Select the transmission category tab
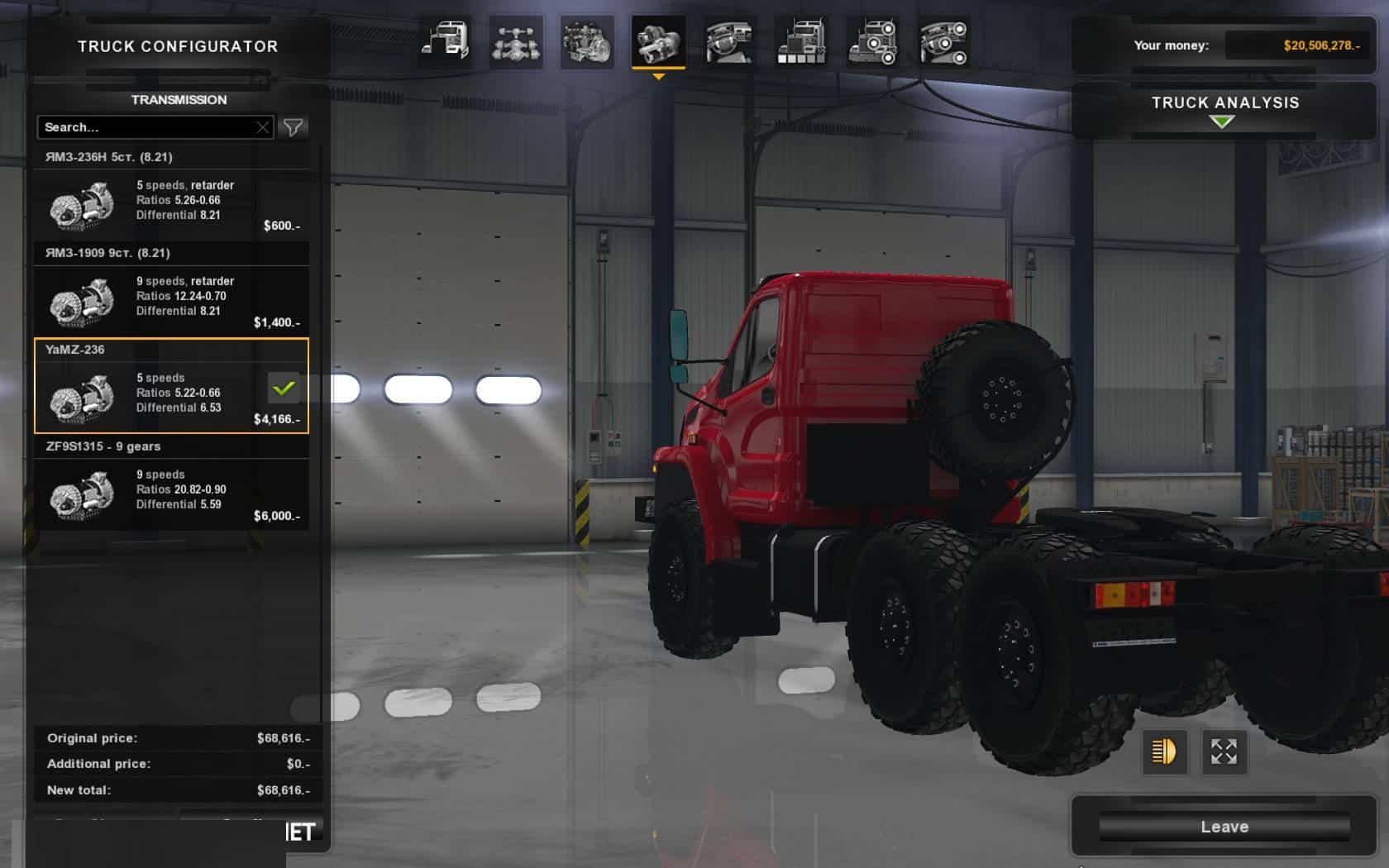1389x868 pixels. (658, 42)
